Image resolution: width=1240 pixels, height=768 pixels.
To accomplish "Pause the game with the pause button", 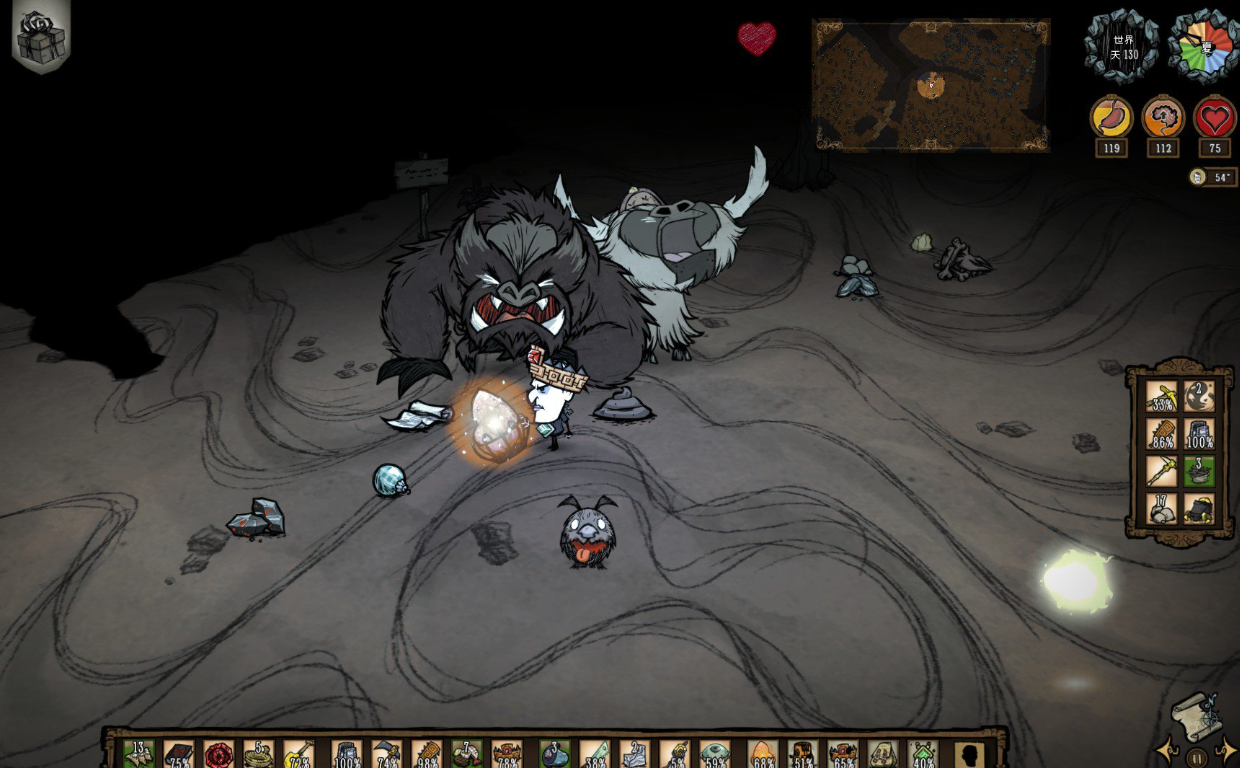I will (x=1197, y=756).
